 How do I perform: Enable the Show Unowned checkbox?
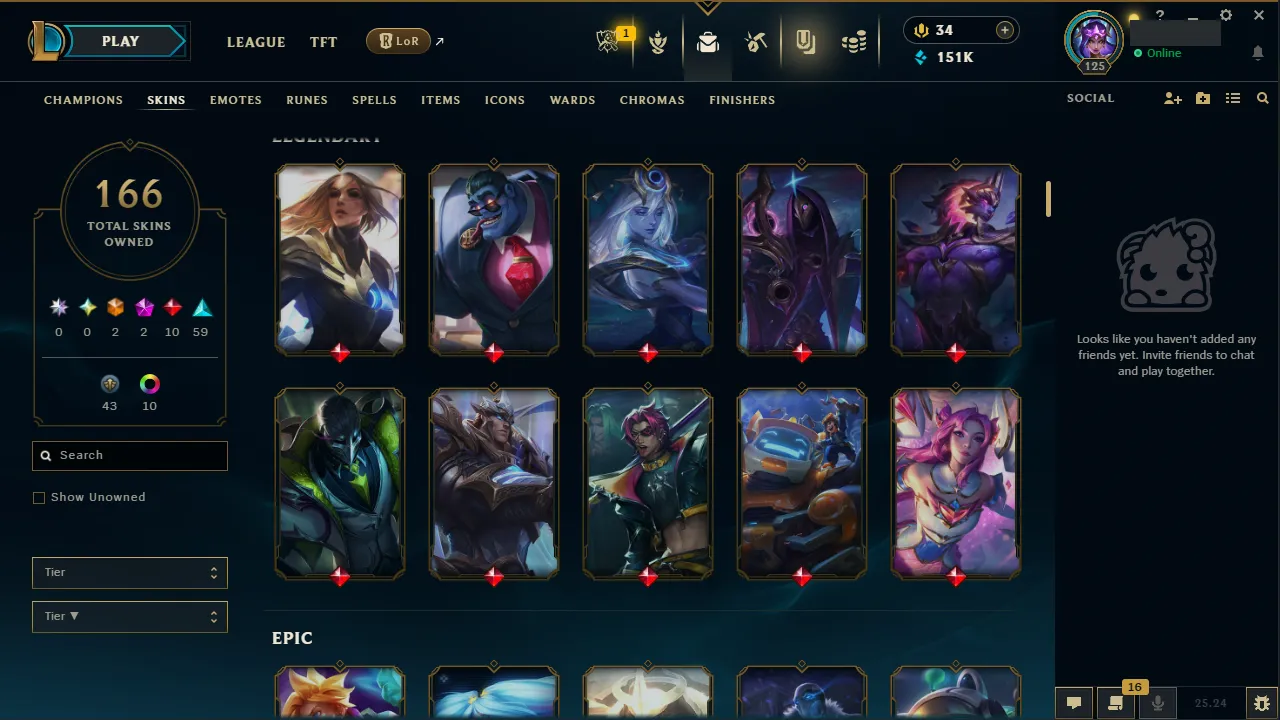(39, 497)
